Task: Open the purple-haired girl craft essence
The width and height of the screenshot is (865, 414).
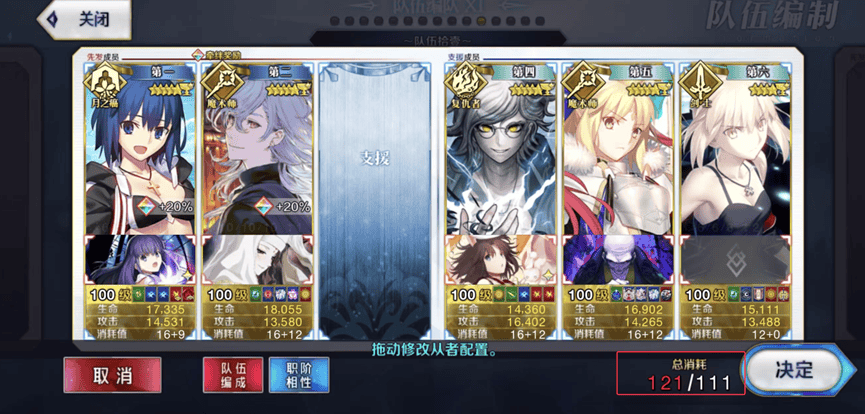Action: pyautogui.click(x=140, y=257)
